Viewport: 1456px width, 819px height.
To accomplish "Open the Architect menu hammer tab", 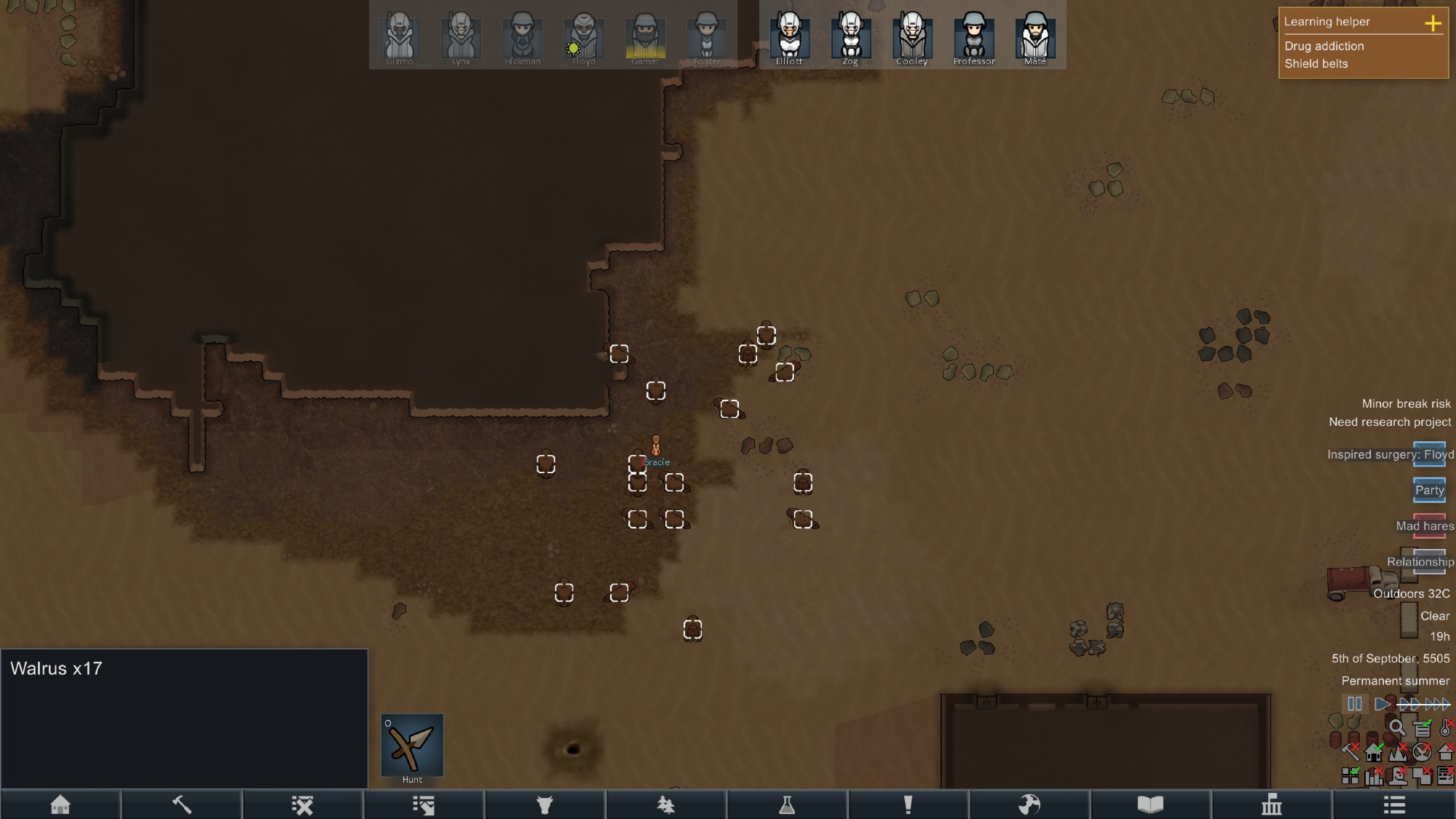I will coord(181,804).
